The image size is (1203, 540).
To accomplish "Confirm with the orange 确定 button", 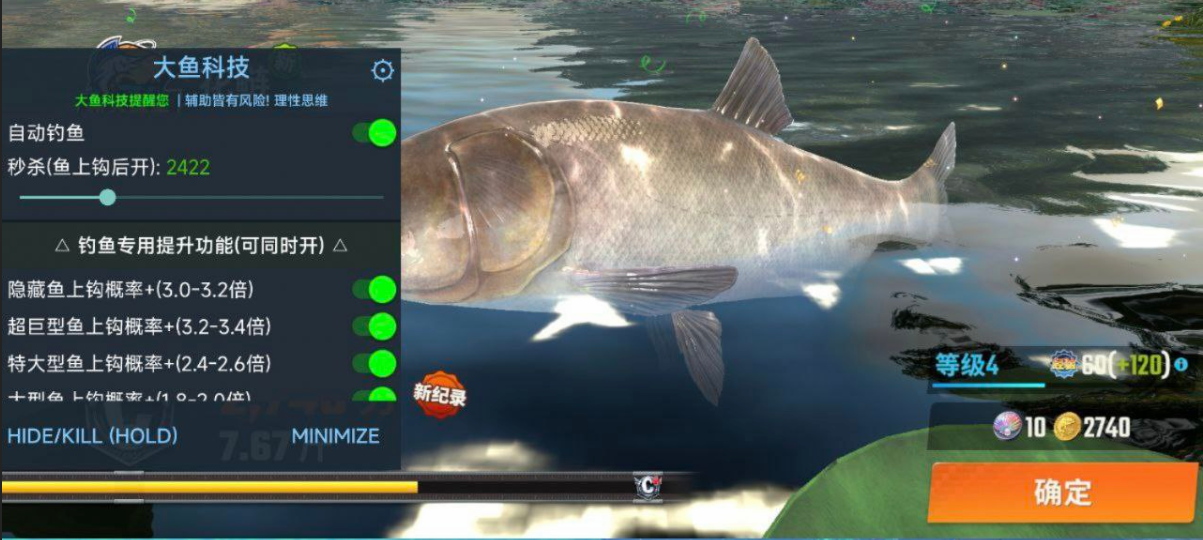I will pyautogui.click(x=1062, y=492).
